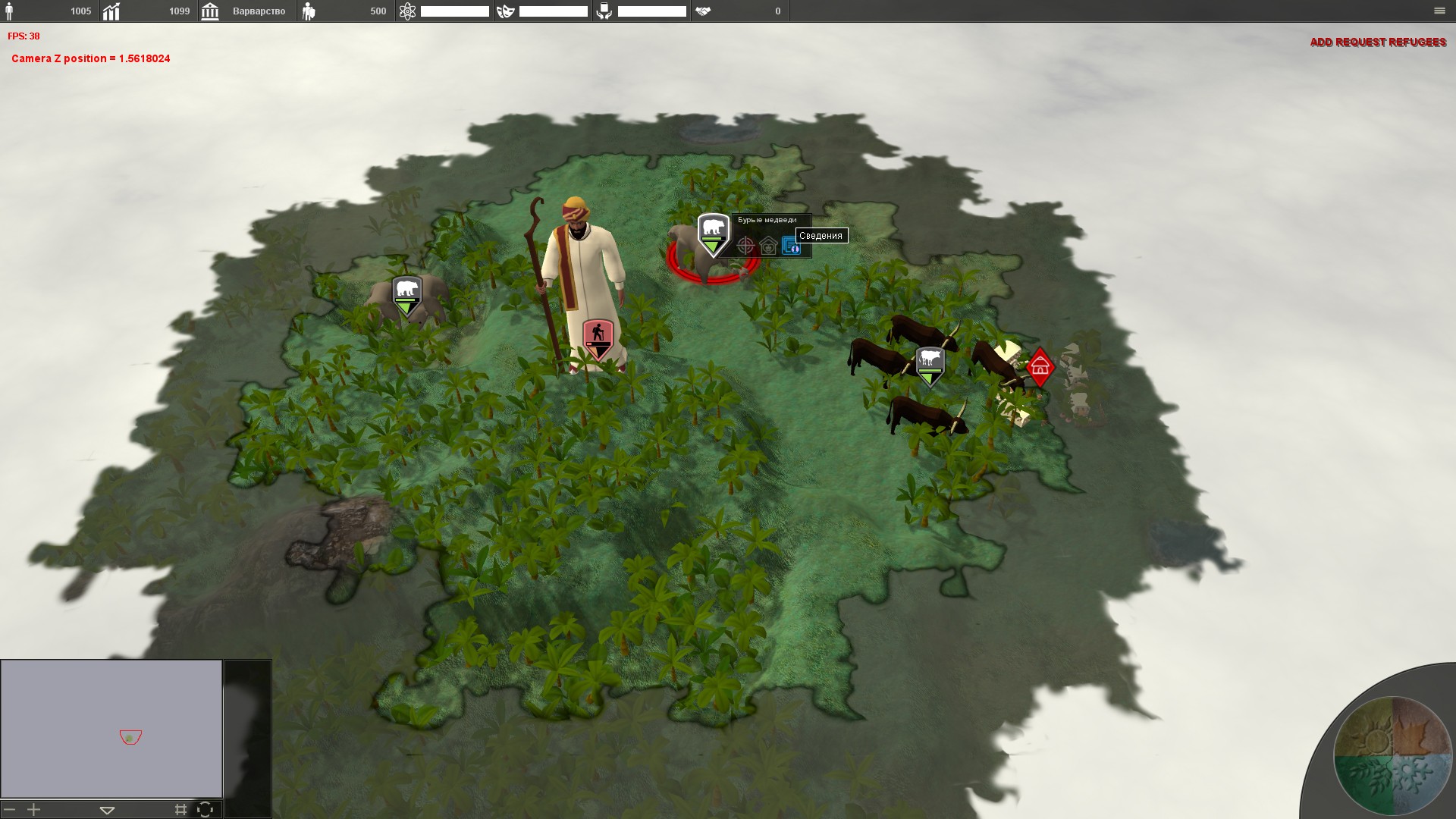Open the blue Сведения info icon
1456x819 pixels.
point(790,246)
